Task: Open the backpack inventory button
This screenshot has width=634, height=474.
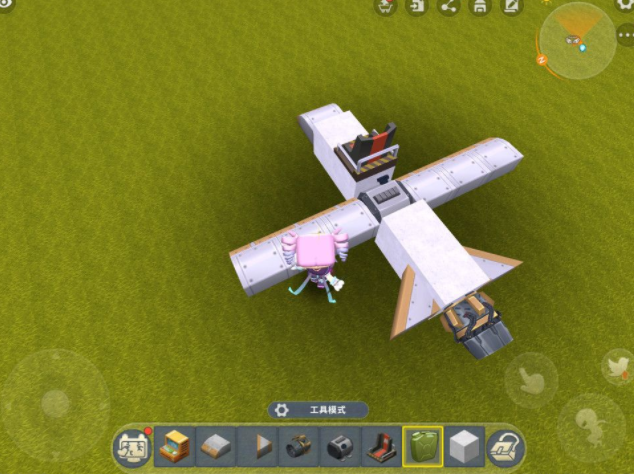Action: 507,447
